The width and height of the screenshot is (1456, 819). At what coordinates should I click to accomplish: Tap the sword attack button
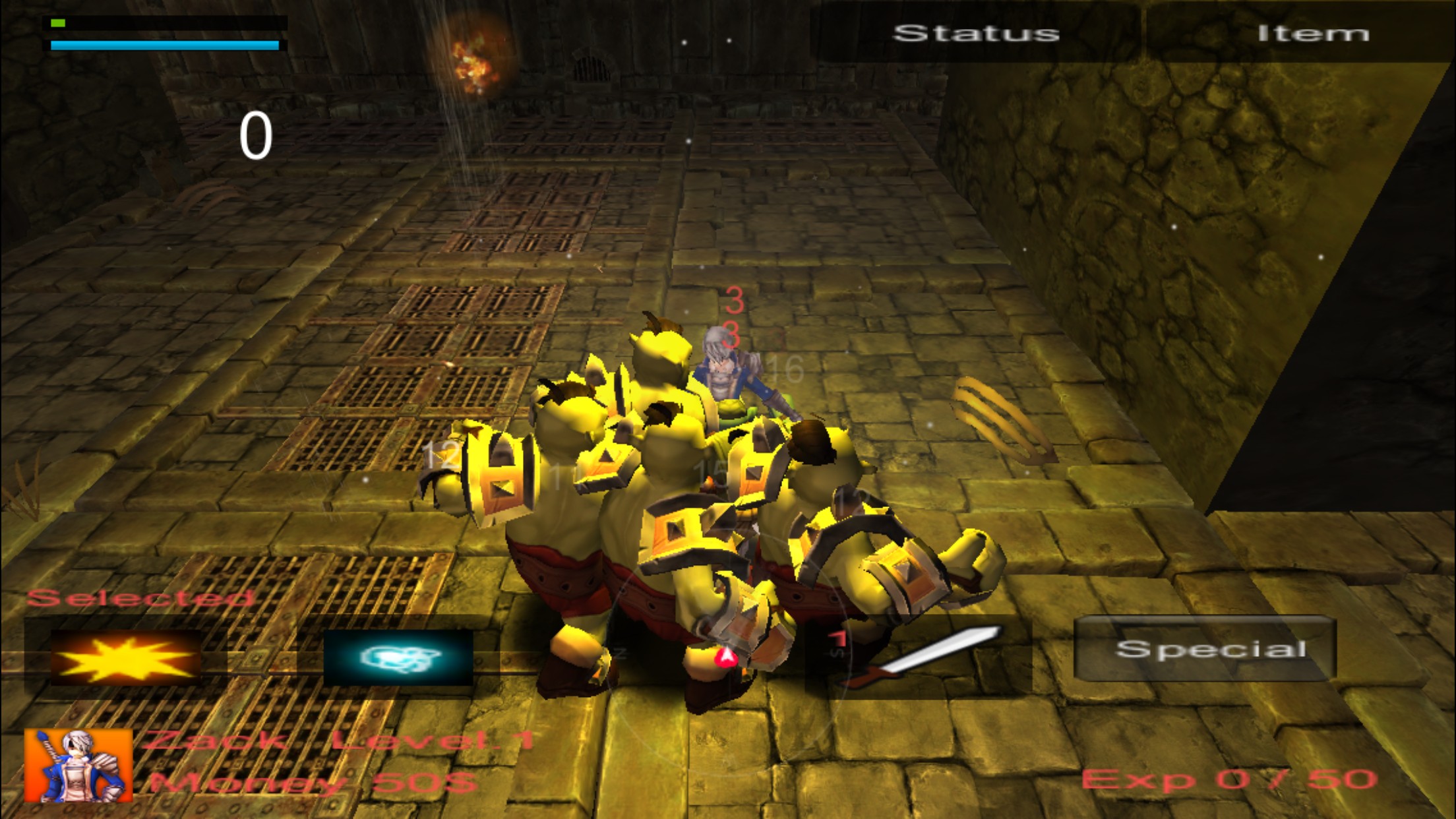click(x=923, y=657)
